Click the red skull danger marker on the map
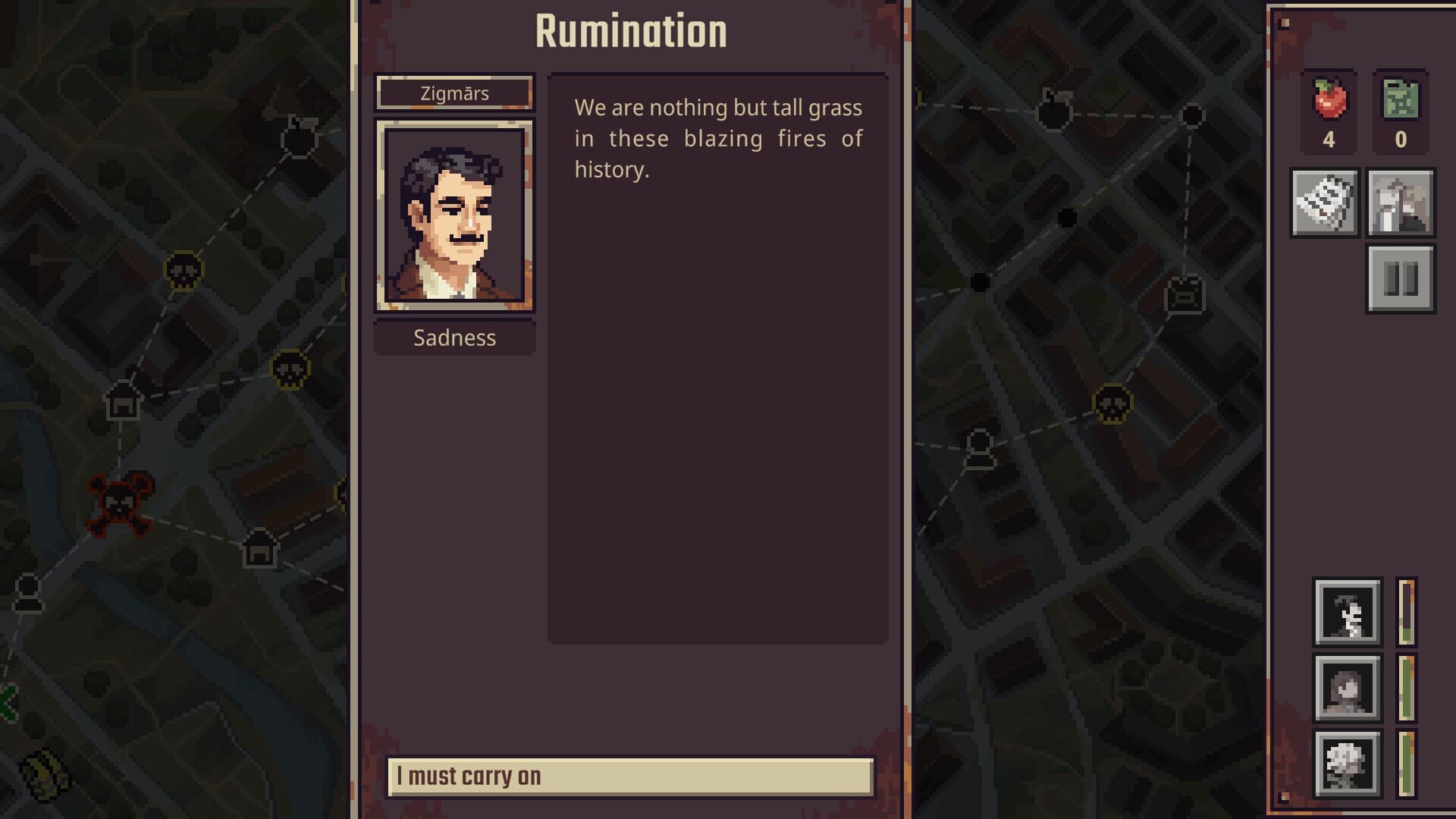Screen dimensions: 1456x819 click(121, 504)
